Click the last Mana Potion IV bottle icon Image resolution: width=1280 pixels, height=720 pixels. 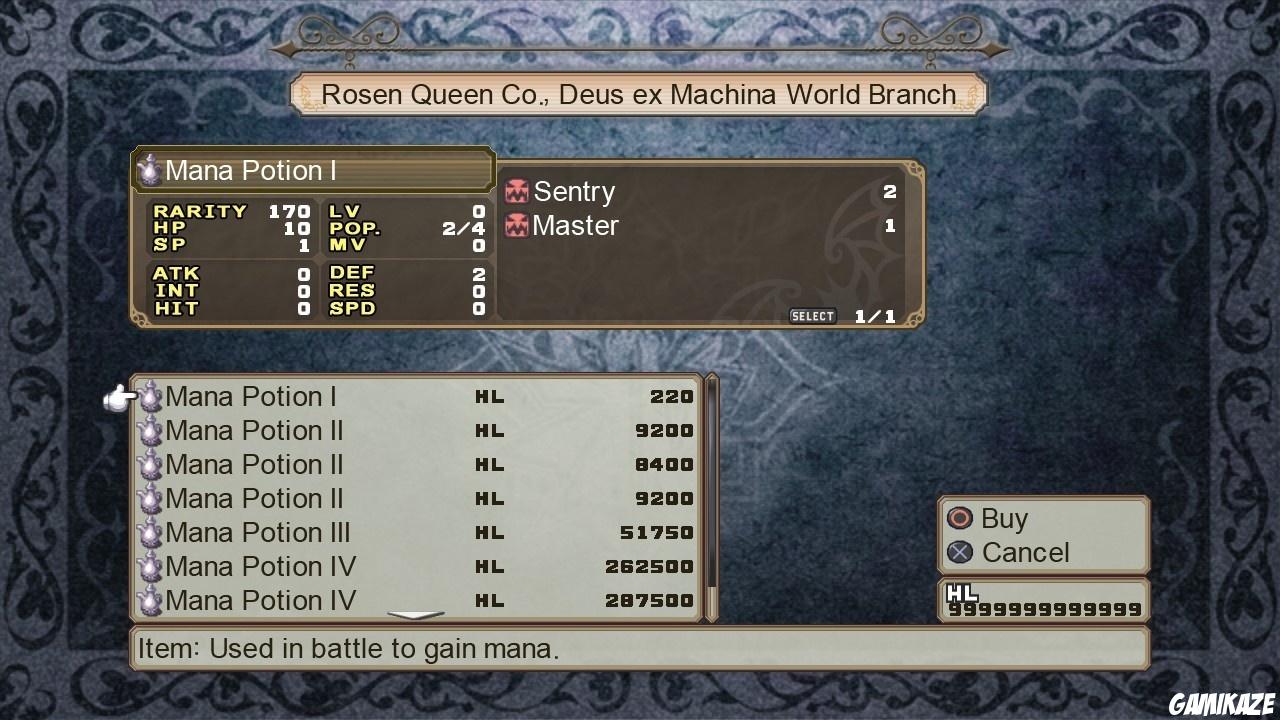click(150, 600)
